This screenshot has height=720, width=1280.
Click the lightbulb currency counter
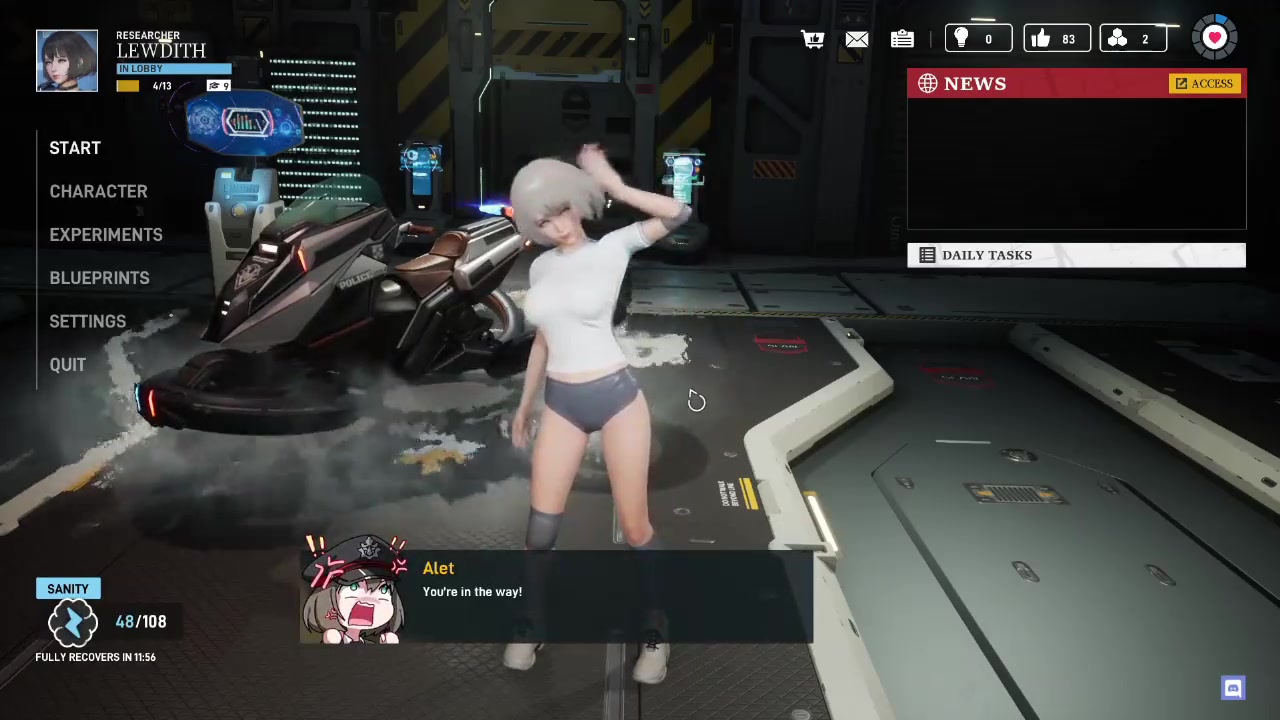pyautogui.click(x=978, y=39)
